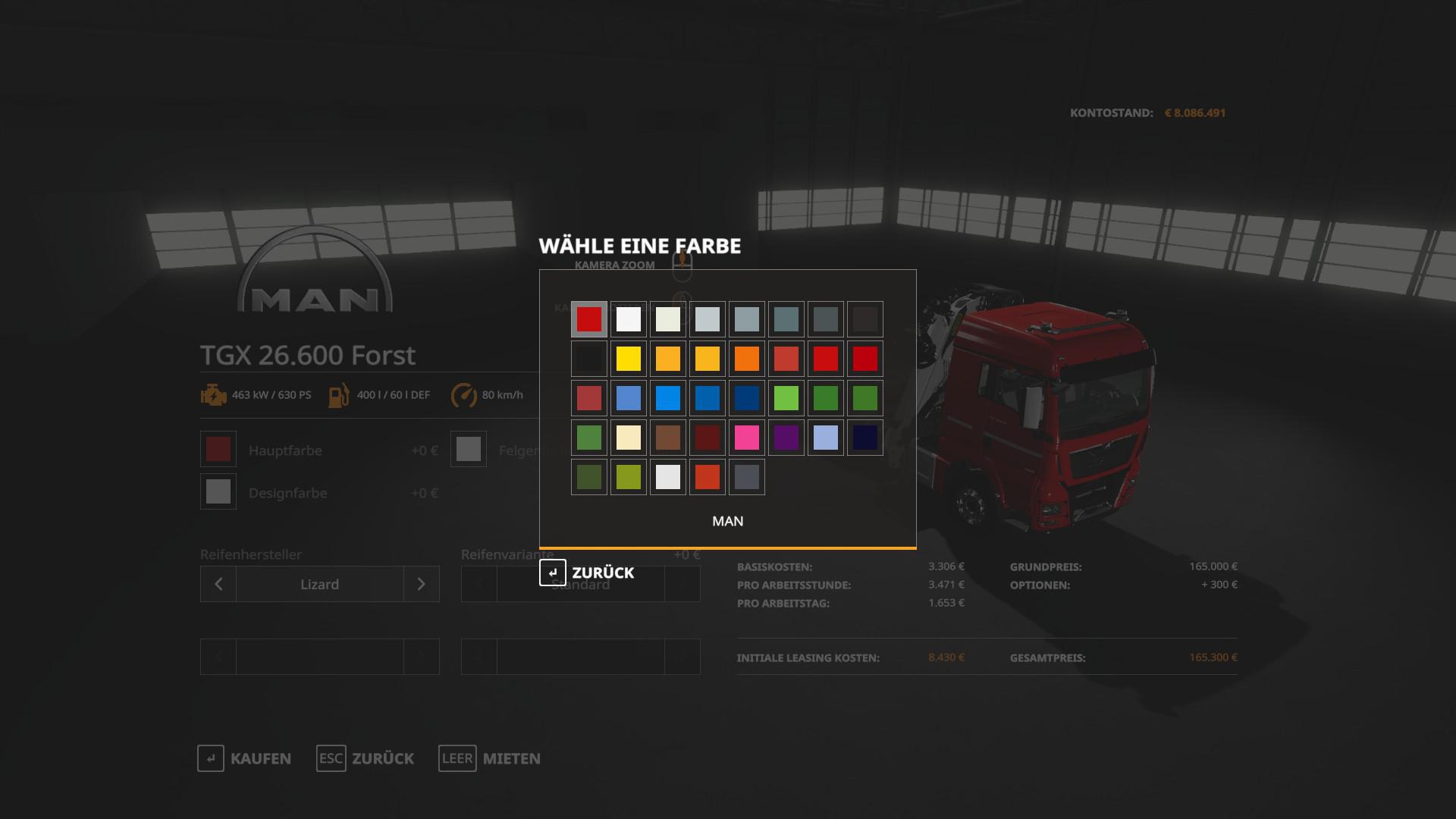The image size is (1456, 819).
Task: Select the purple color swatch
Action: pos(786,438)
